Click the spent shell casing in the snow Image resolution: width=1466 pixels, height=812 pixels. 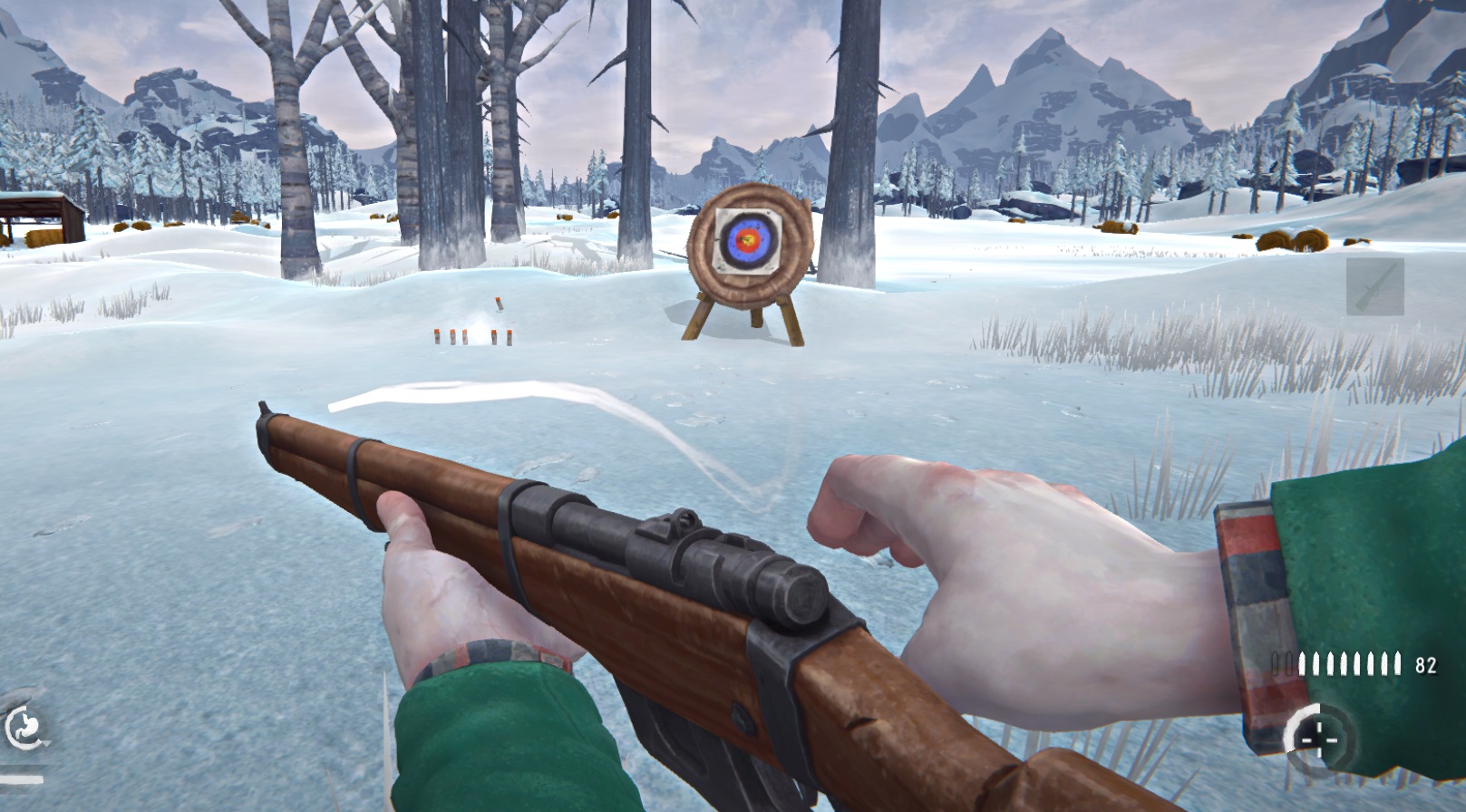(500, 304)
